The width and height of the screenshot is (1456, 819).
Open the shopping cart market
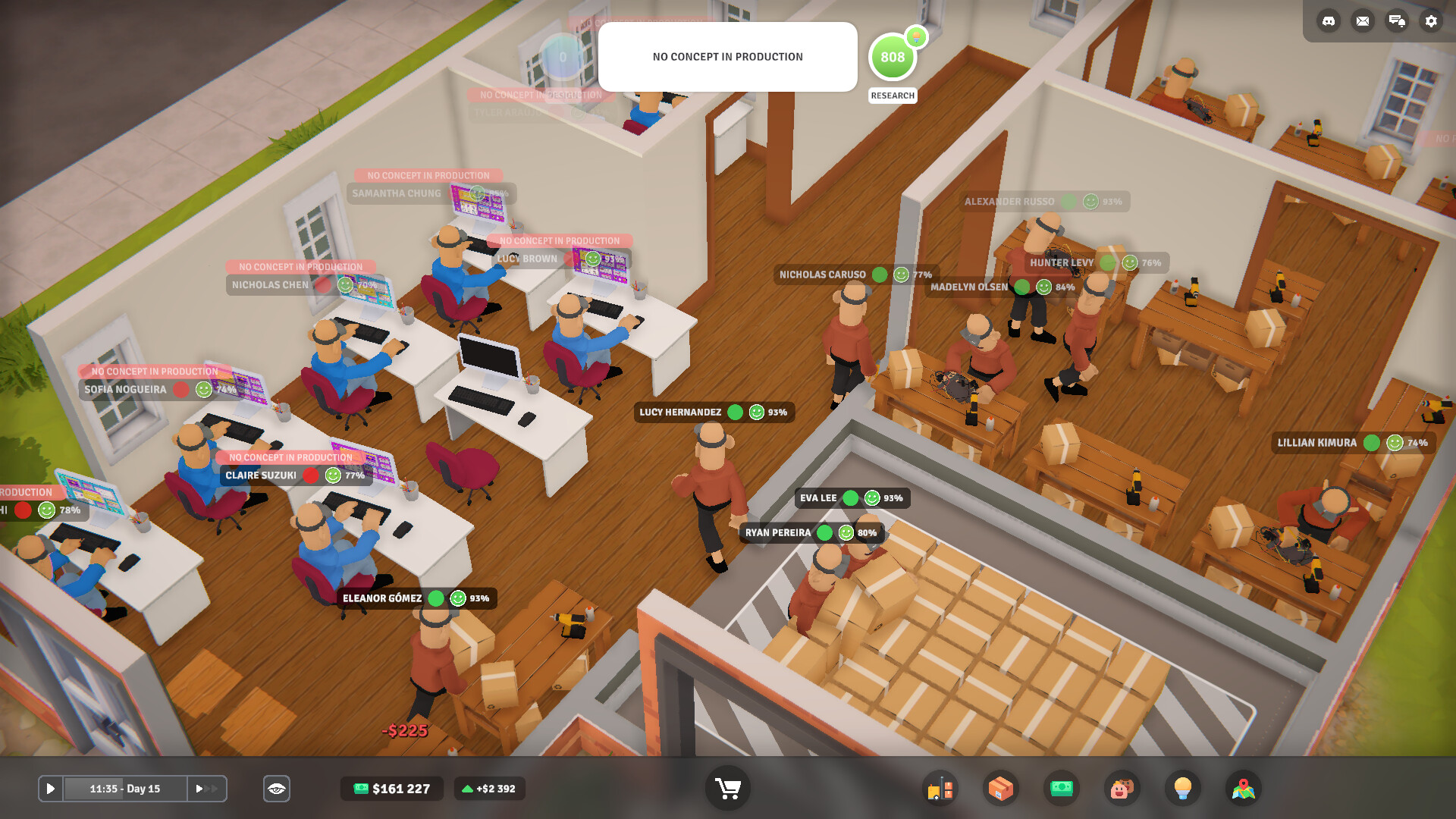tap(727, 789)
